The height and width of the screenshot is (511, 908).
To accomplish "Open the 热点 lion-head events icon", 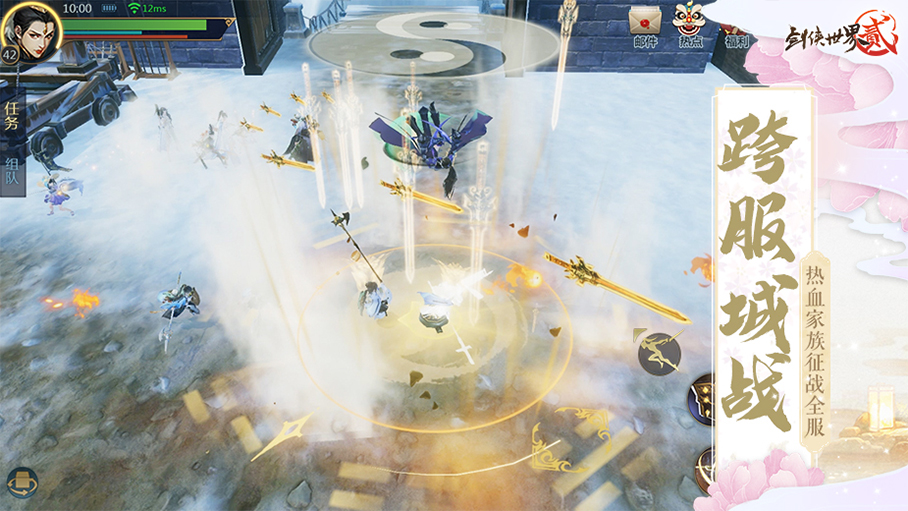I will pyautogui.click(x=689, y=26).
